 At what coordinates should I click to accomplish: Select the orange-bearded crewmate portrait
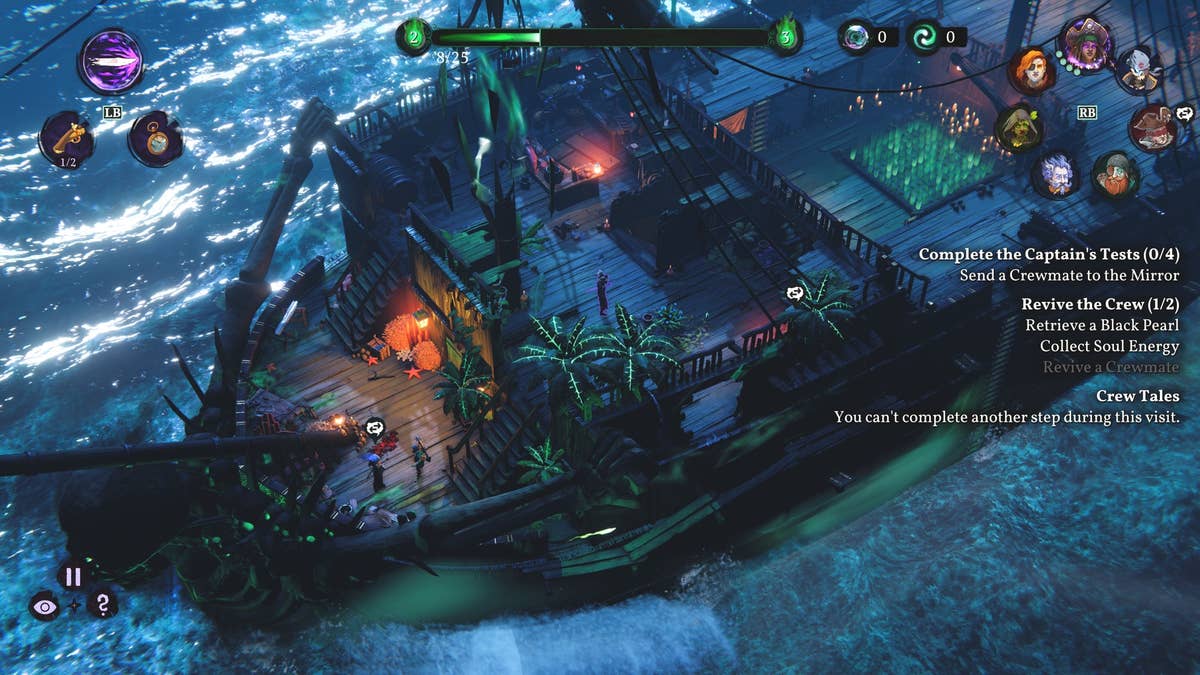click(x=1116, y=175)
